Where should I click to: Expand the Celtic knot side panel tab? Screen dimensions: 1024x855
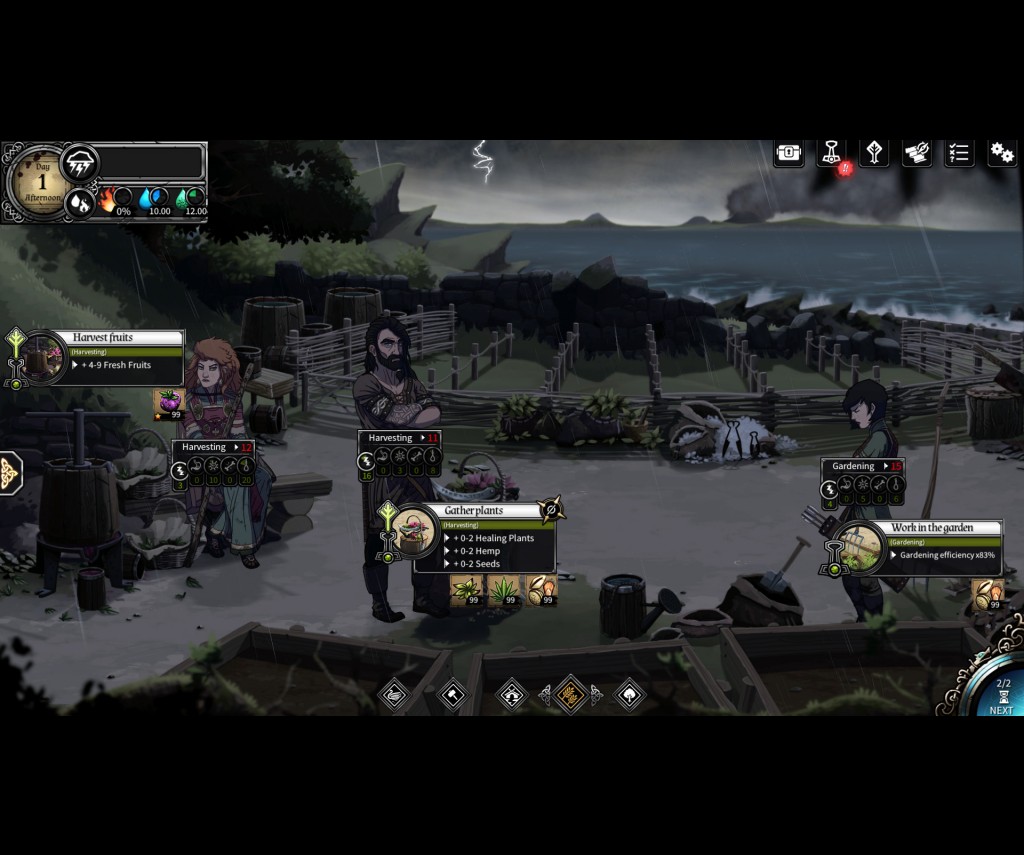pos(10,472)
